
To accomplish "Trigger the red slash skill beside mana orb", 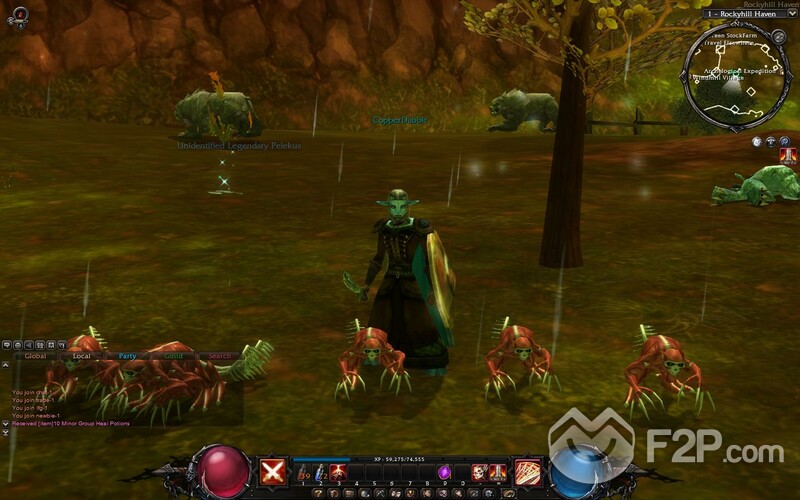I will pos(527,472).
